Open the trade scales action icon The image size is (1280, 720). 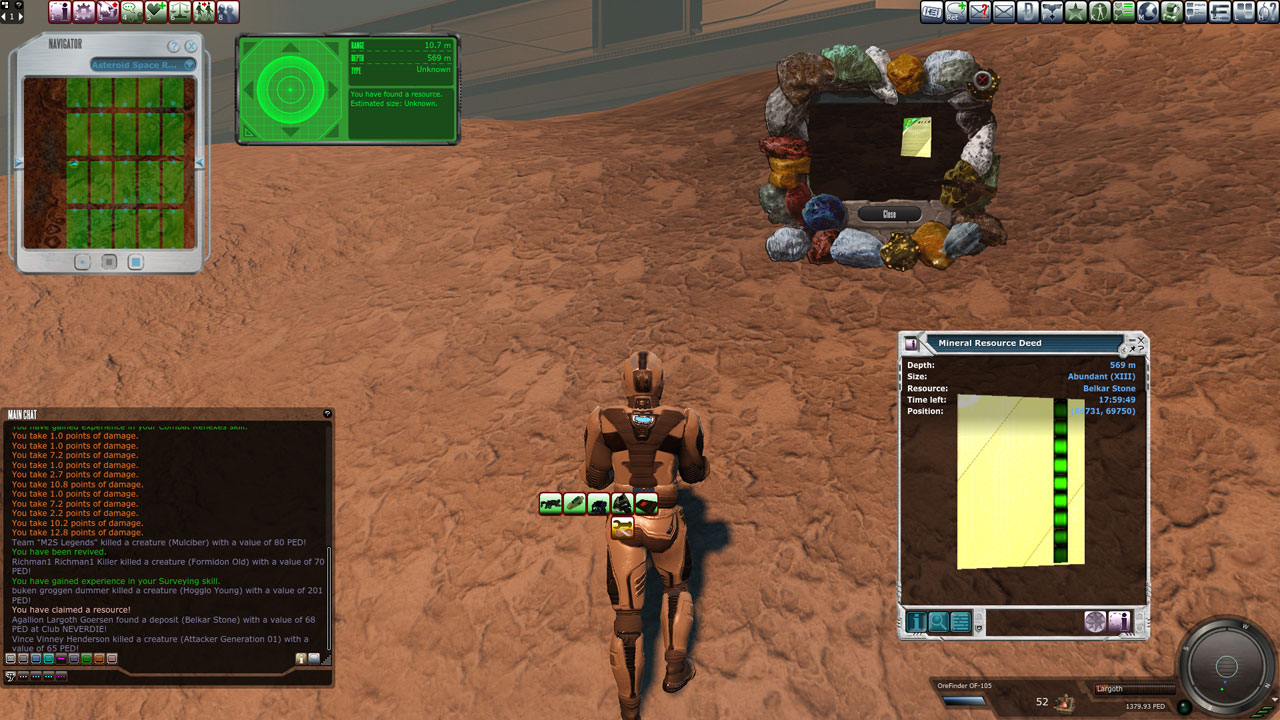[180, 12]
